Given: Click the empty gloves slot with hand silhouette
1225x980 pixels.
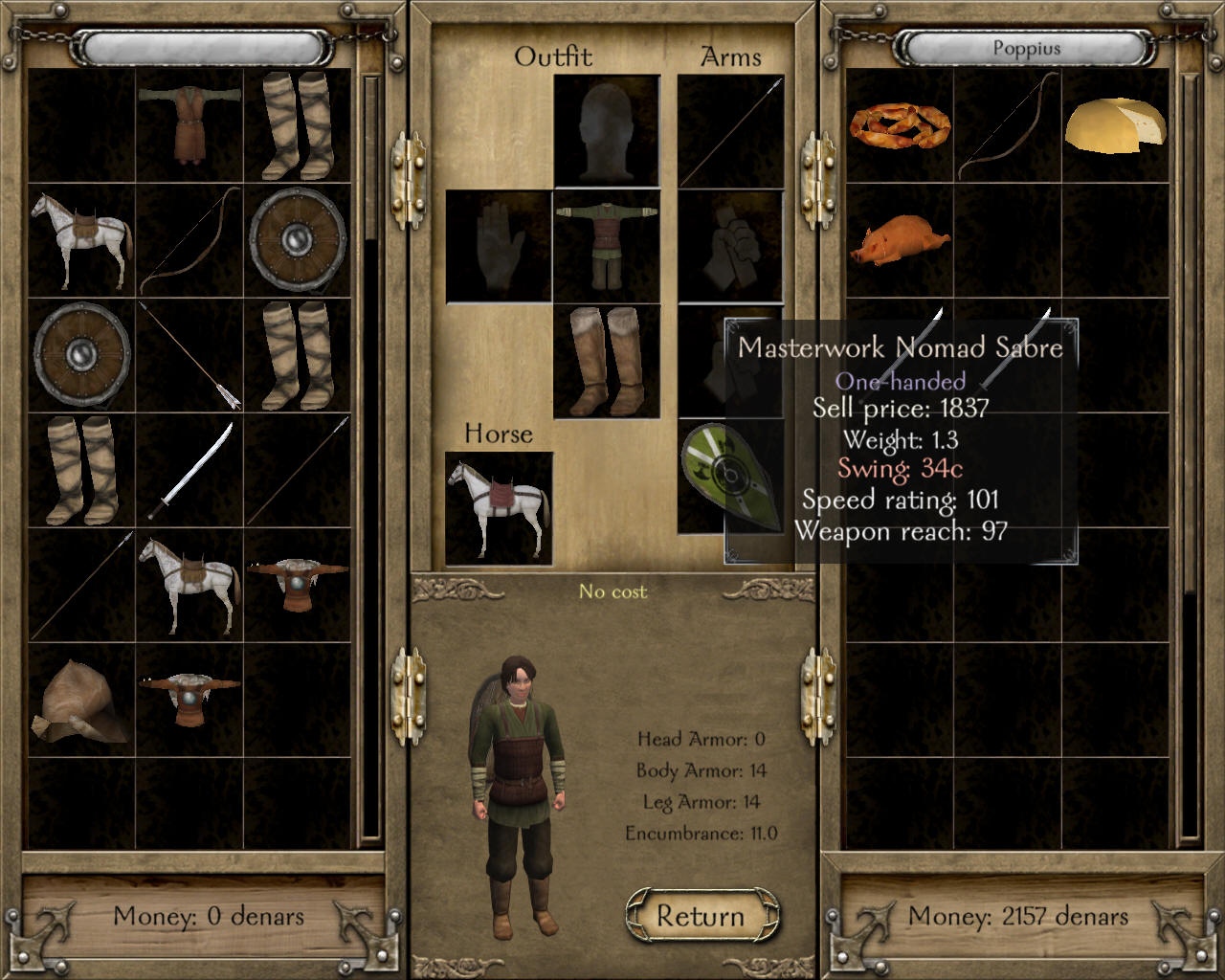Looking at the screenshot, I should point(499,246).
